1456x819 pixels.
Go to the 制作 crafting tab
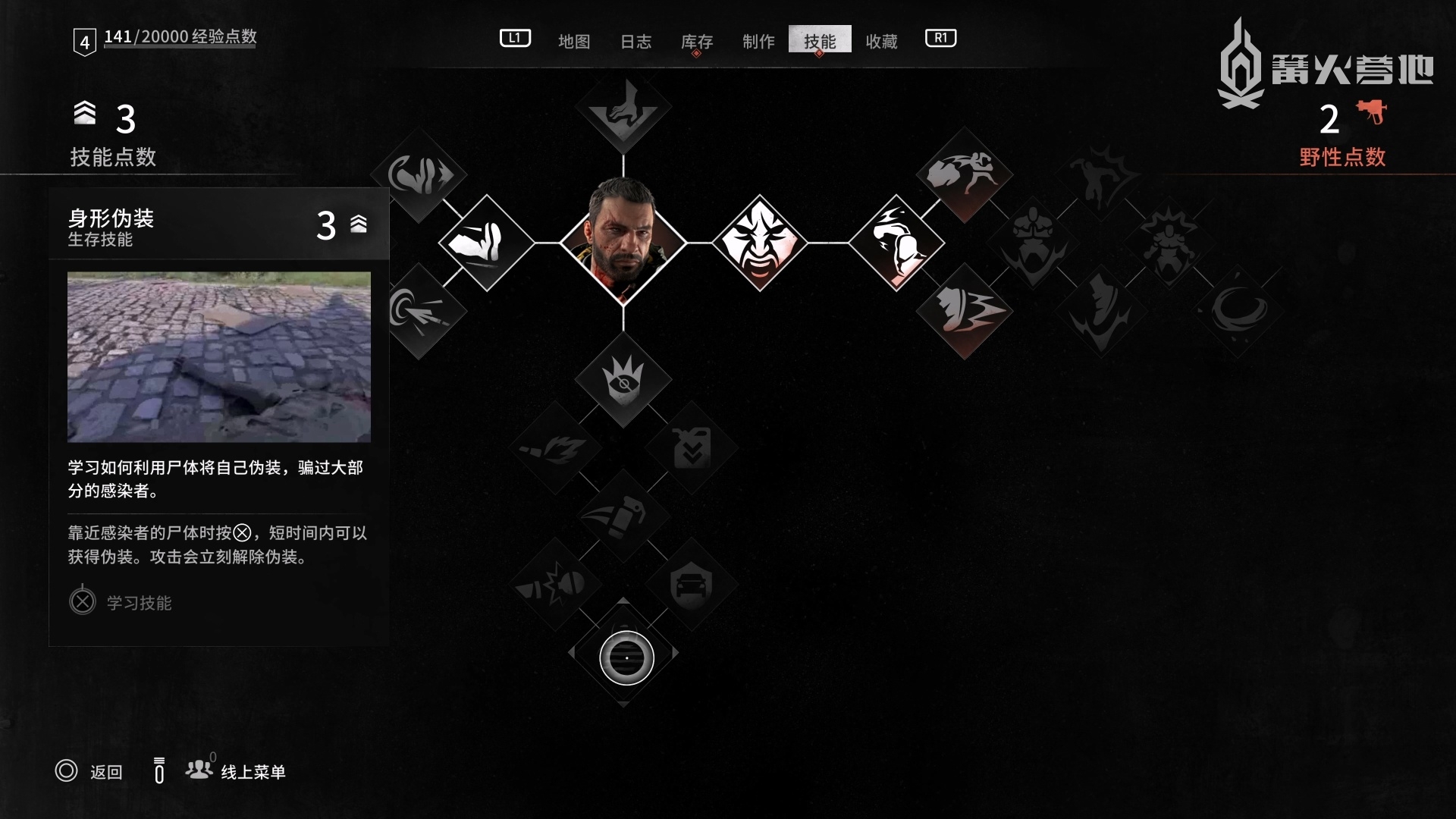point(758,41)
